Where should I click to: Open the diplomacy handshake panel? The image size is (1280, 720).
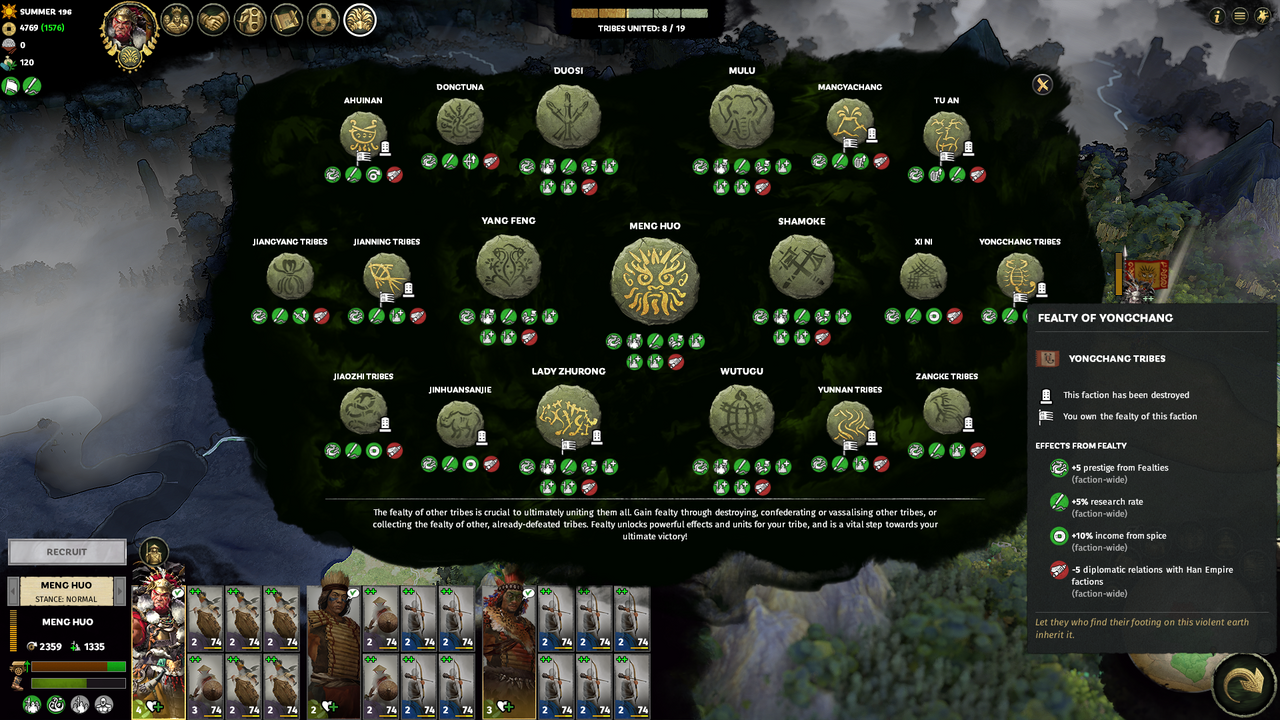(x=213, y=20)
